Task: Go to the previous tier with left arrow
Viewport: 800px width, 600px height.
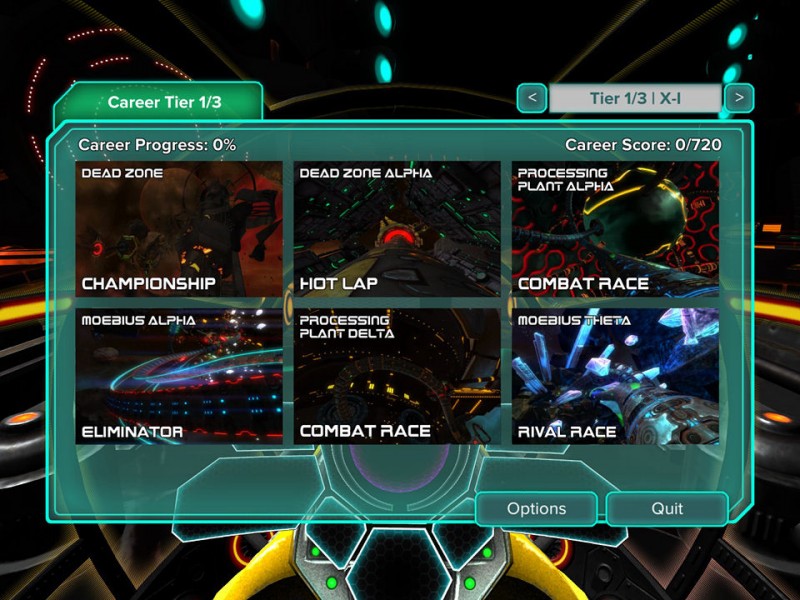Action: tap(532, 98)
